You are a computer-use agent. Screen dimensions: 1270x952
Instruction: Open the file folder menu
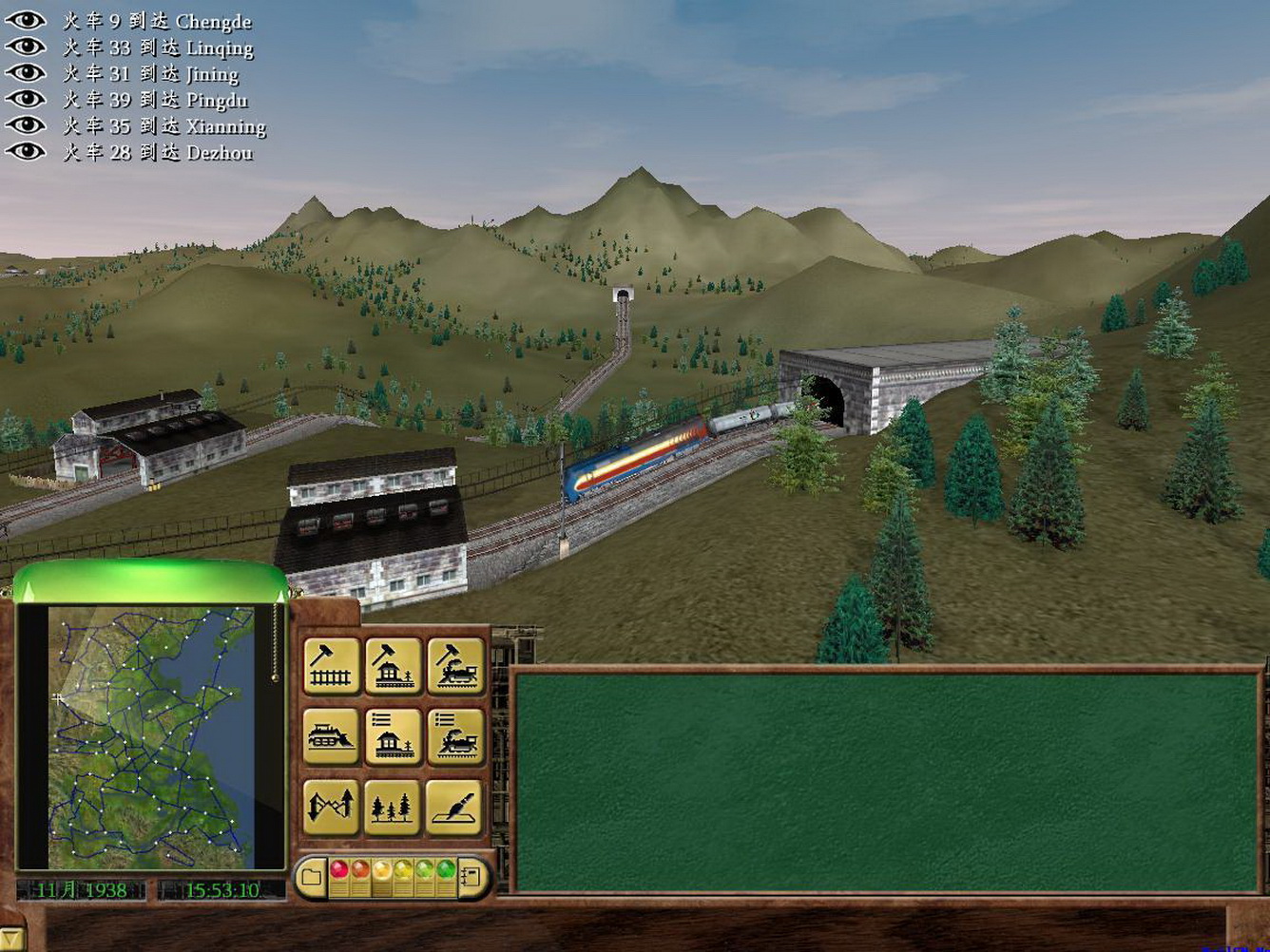tap(310, 876)
